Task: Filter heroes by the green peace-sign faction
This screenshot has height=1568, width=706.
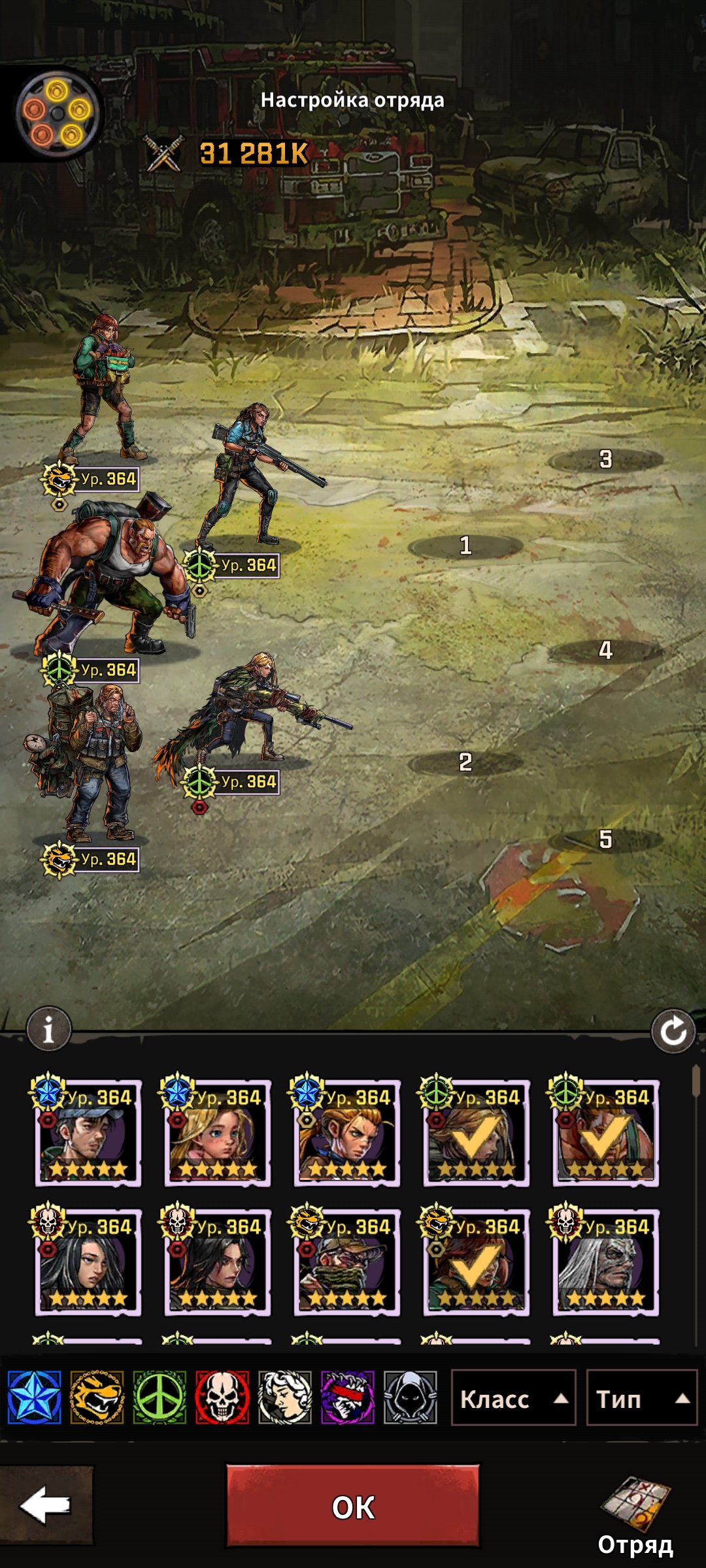Action: click(x=160, y=1398)
